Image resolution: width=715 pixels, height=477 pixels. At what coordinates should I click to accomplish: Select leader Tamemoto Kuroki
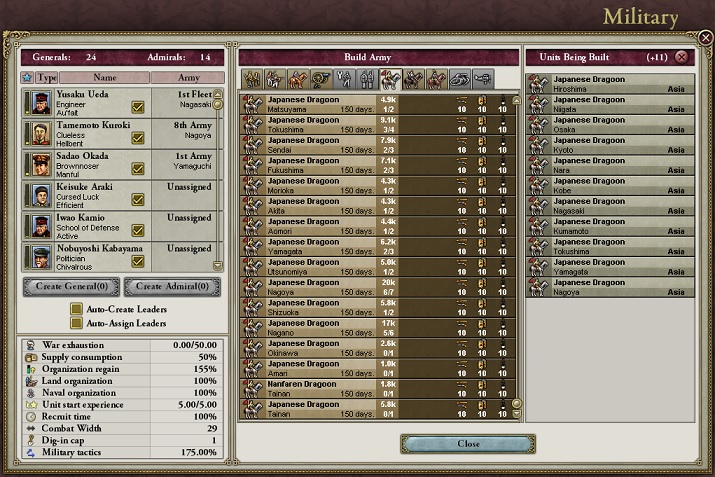click(90, 132)
